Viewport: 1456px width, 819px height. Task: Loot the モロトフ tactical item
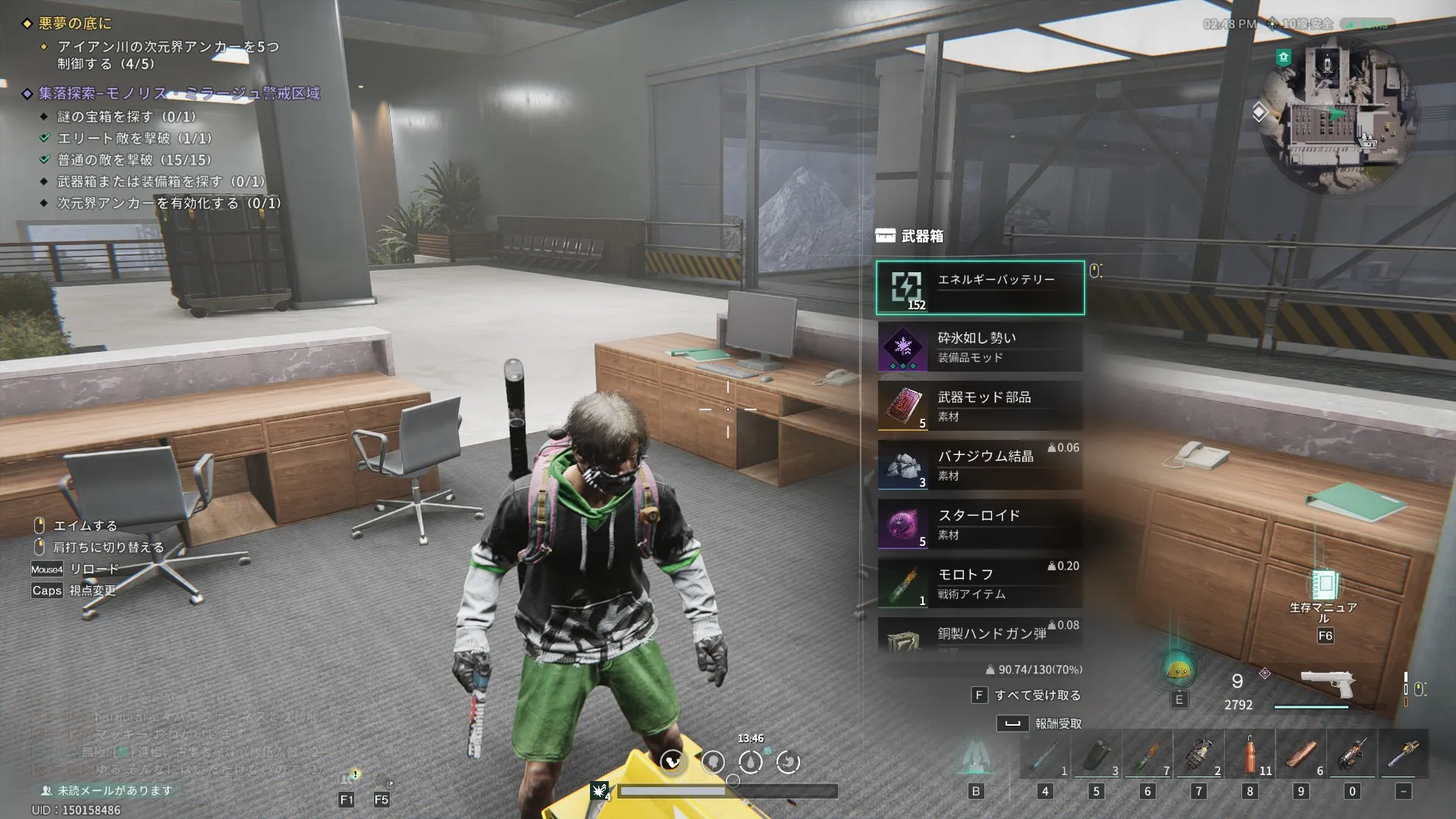(980, 584)
